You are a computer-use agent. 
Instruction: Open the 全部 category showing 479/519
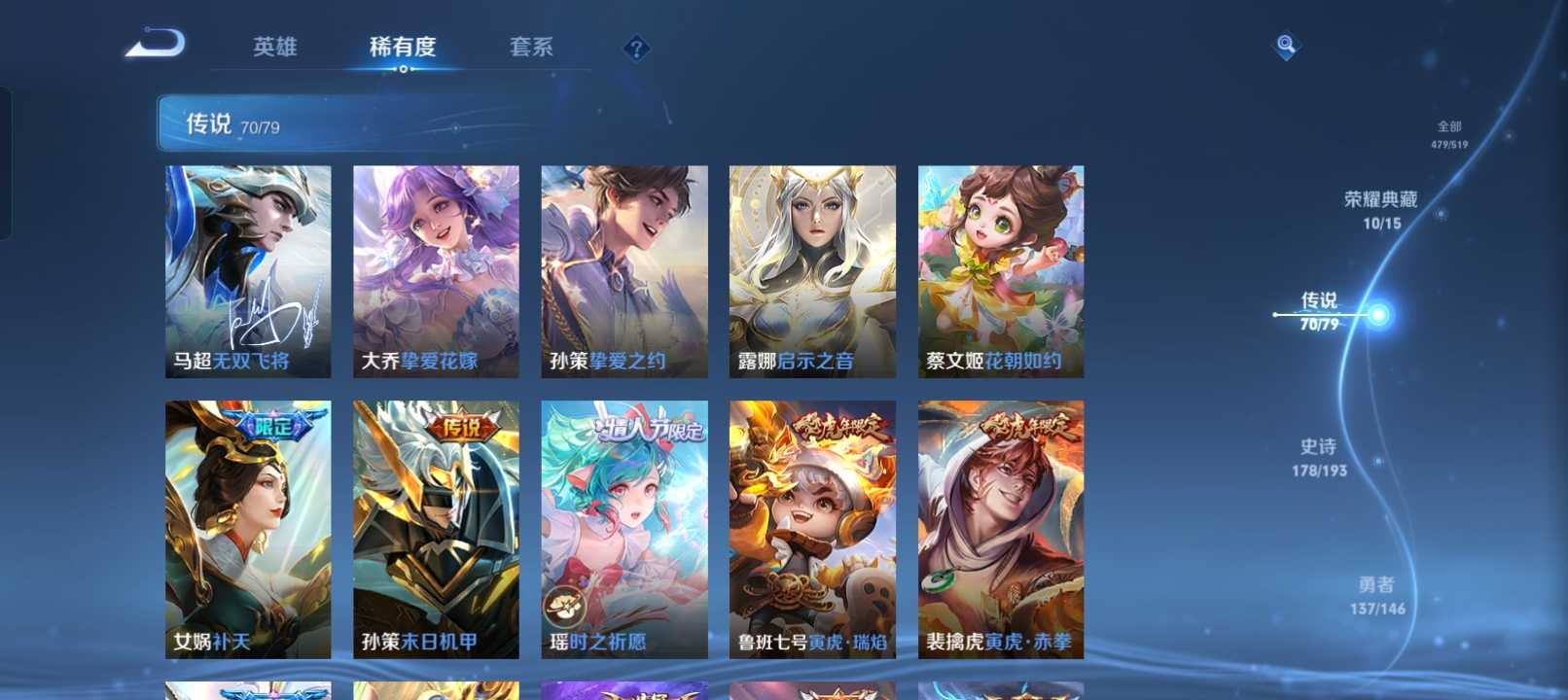pyautogui.click(x=1448, y=131)
